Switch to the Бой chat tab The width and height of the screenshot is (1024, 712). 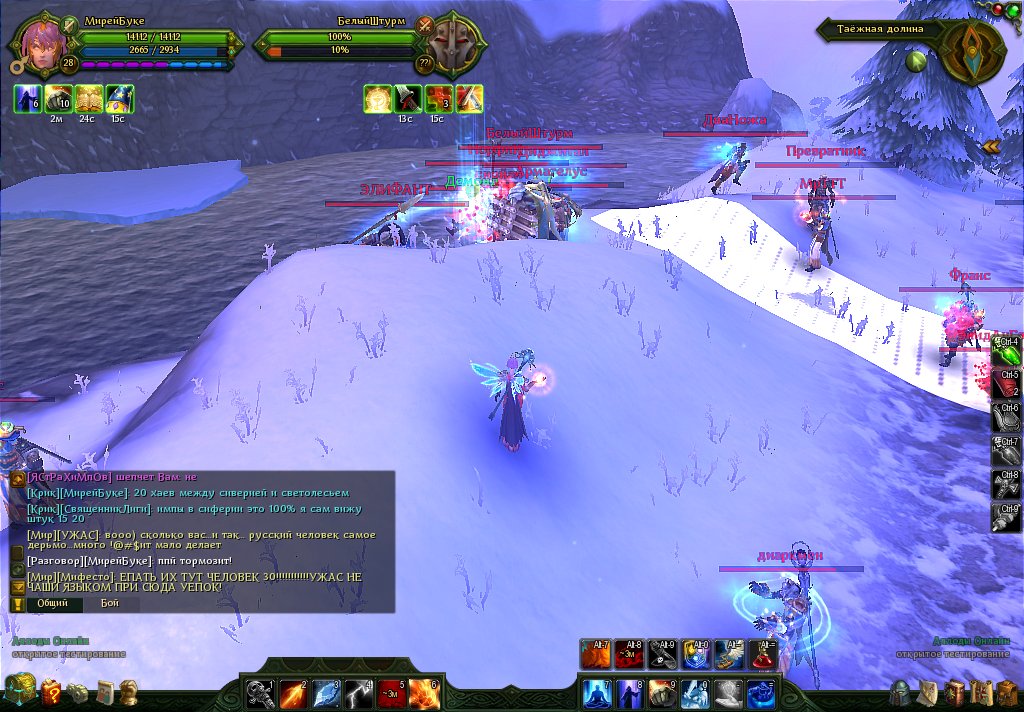coord(109,604)
